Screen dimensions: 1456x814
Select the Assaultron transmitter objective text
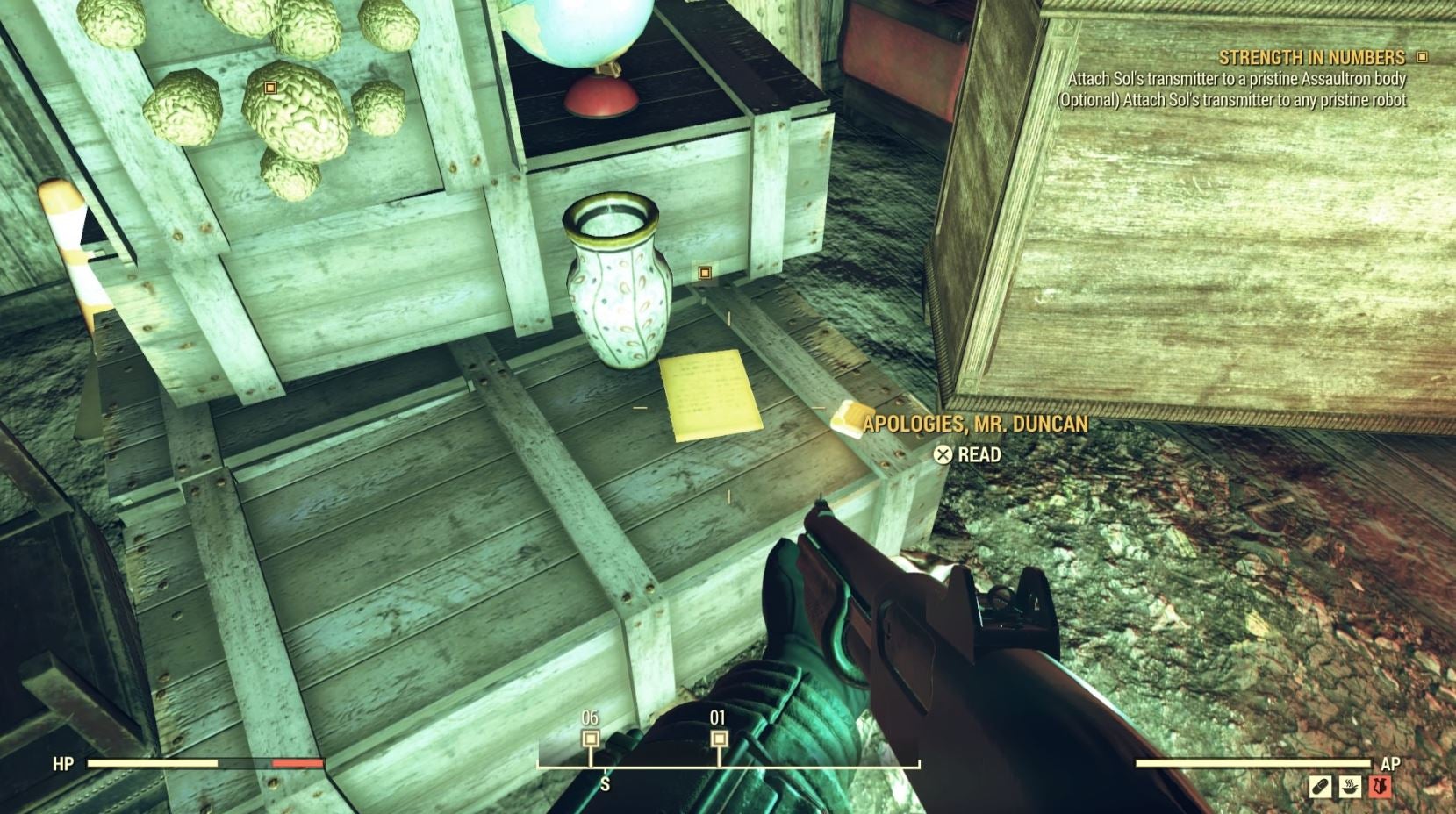pos(1242,80)
